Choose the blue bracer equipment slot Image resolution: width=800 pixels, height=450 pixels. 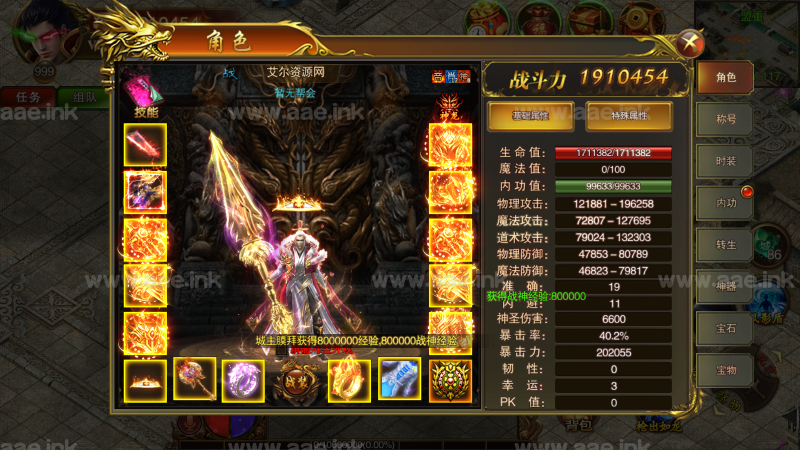(x=399, y=380)
